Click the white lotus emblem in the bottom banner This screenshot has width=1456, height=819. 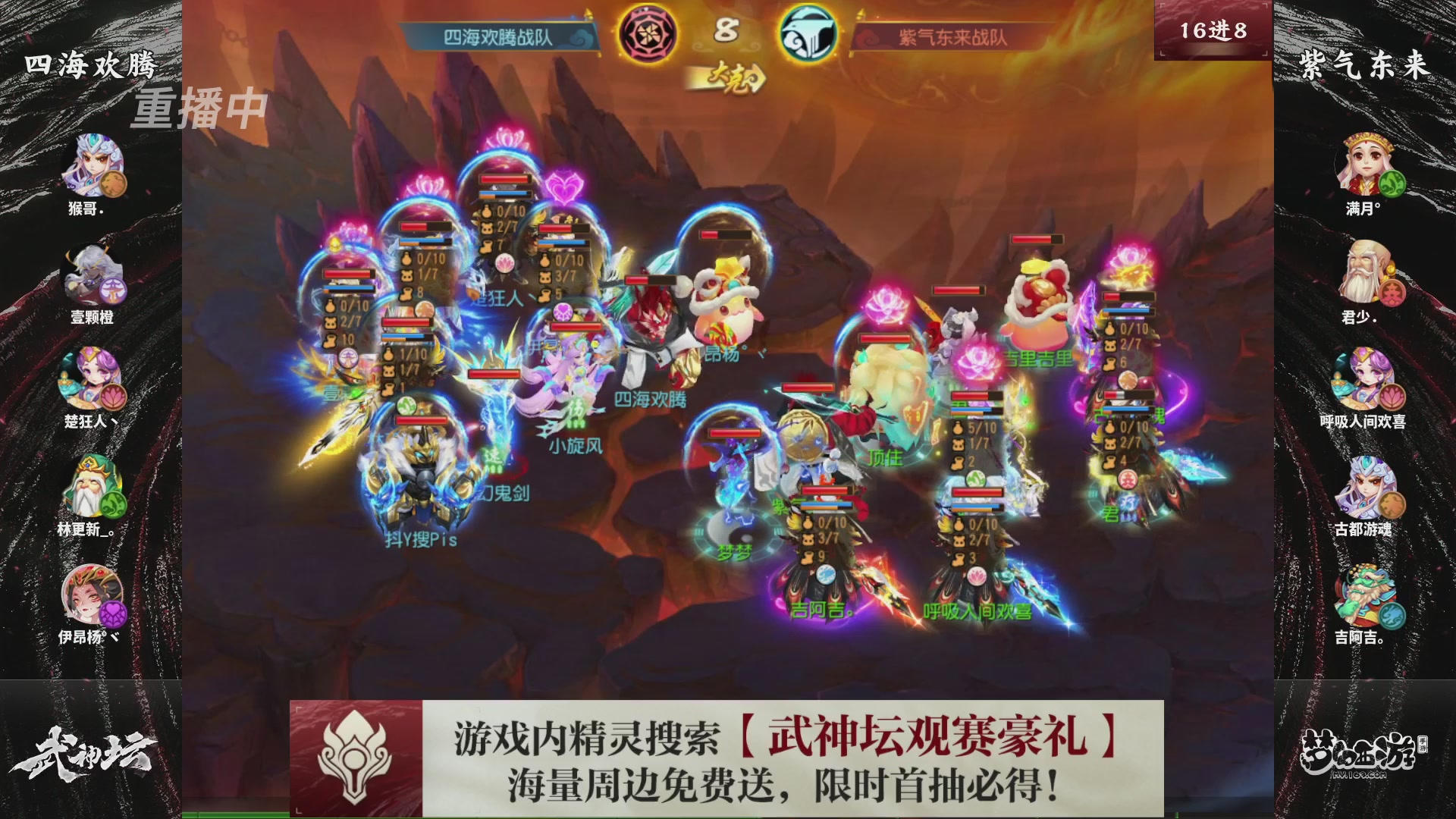(353, 757)
